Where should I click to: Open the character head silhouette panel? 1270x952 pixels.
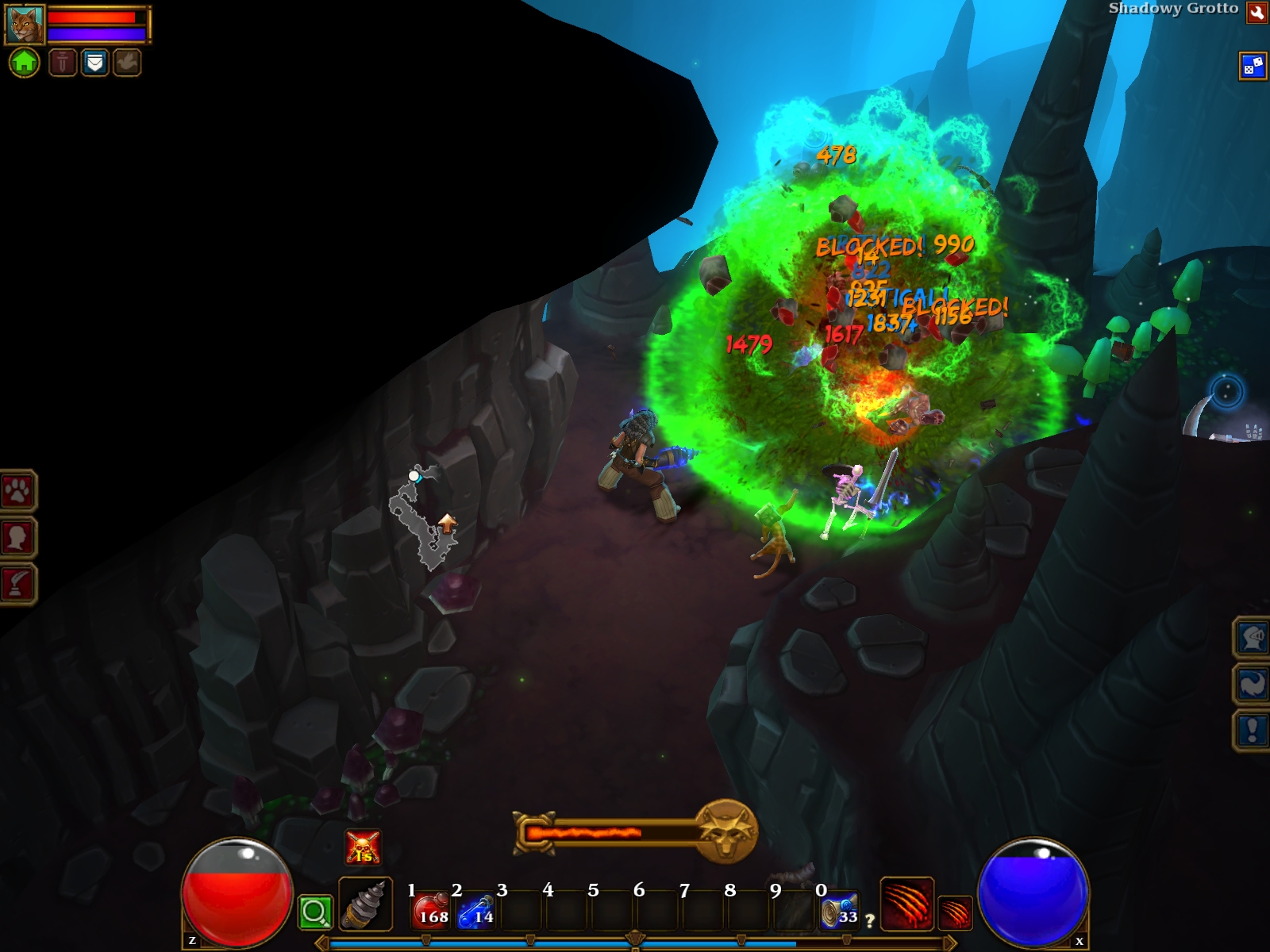pos(17,537)
